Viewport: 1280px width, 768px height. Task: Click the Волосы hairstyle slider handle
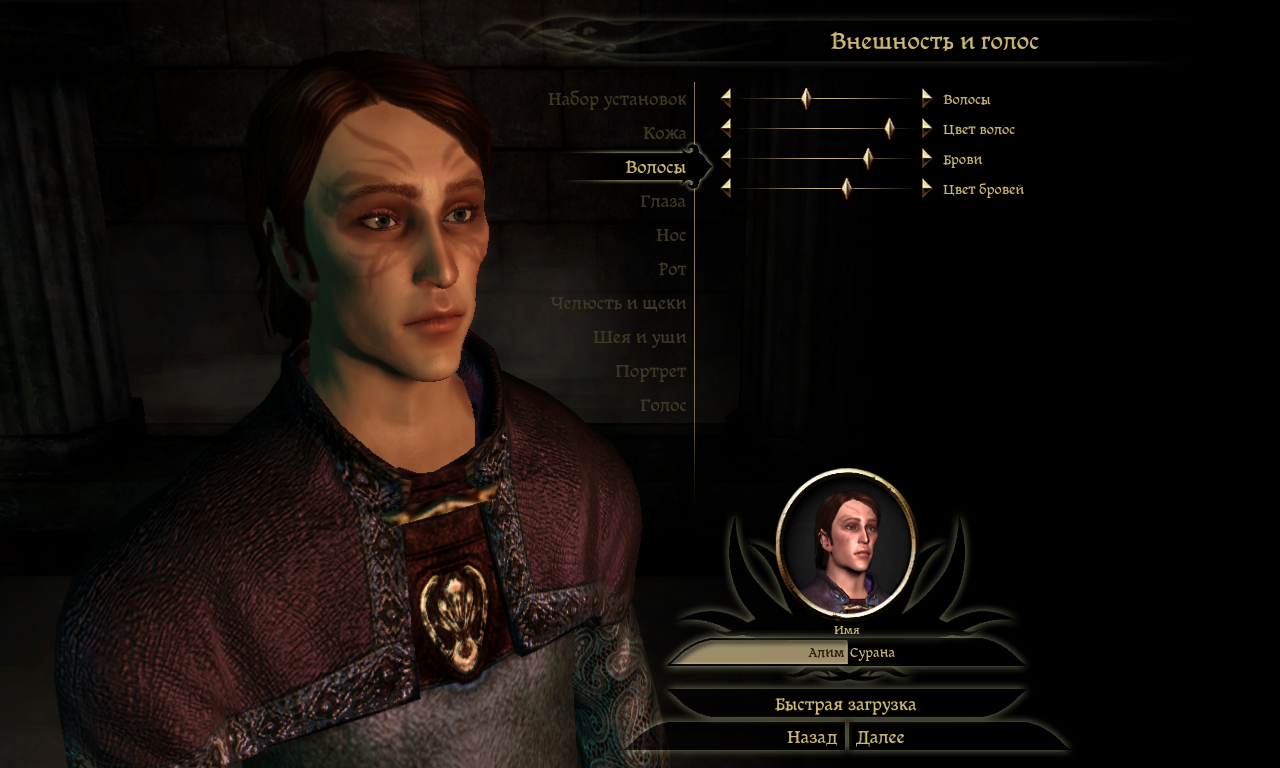[806, 98]
